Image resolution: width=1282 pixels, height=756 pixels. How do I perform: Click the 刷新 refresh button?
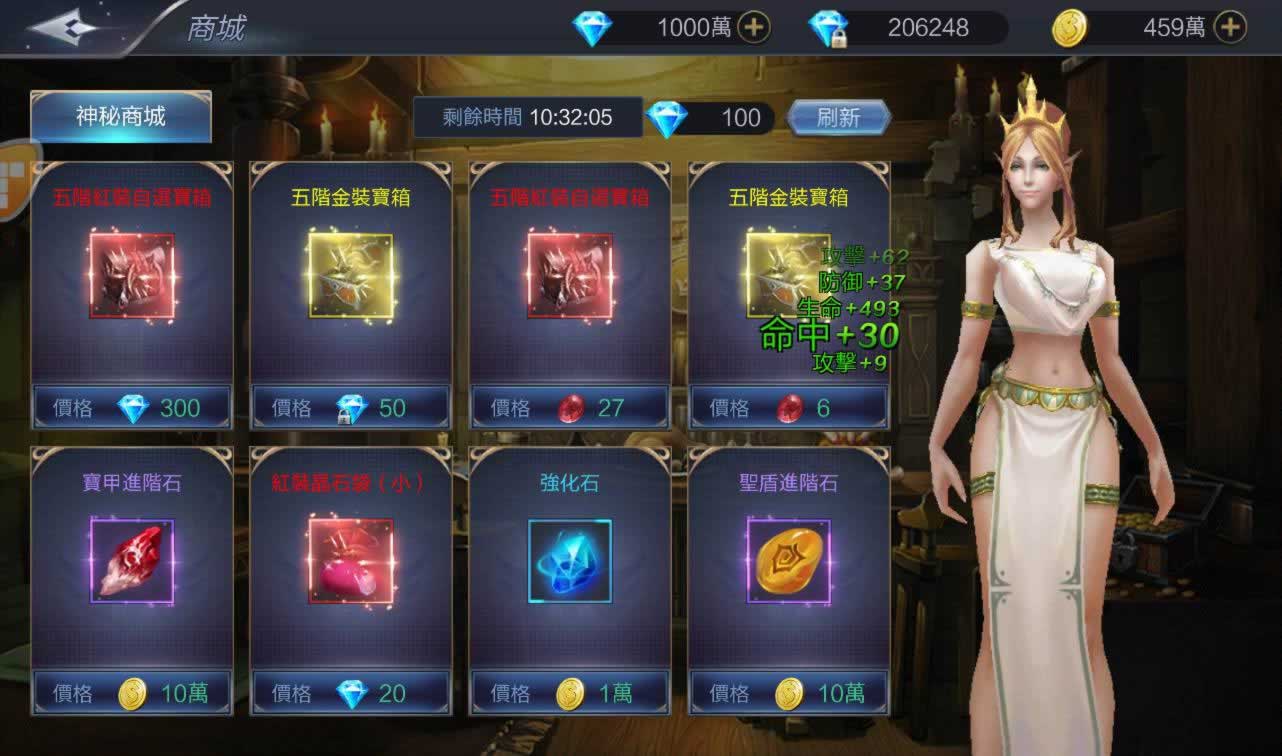[x=838, y=117]
